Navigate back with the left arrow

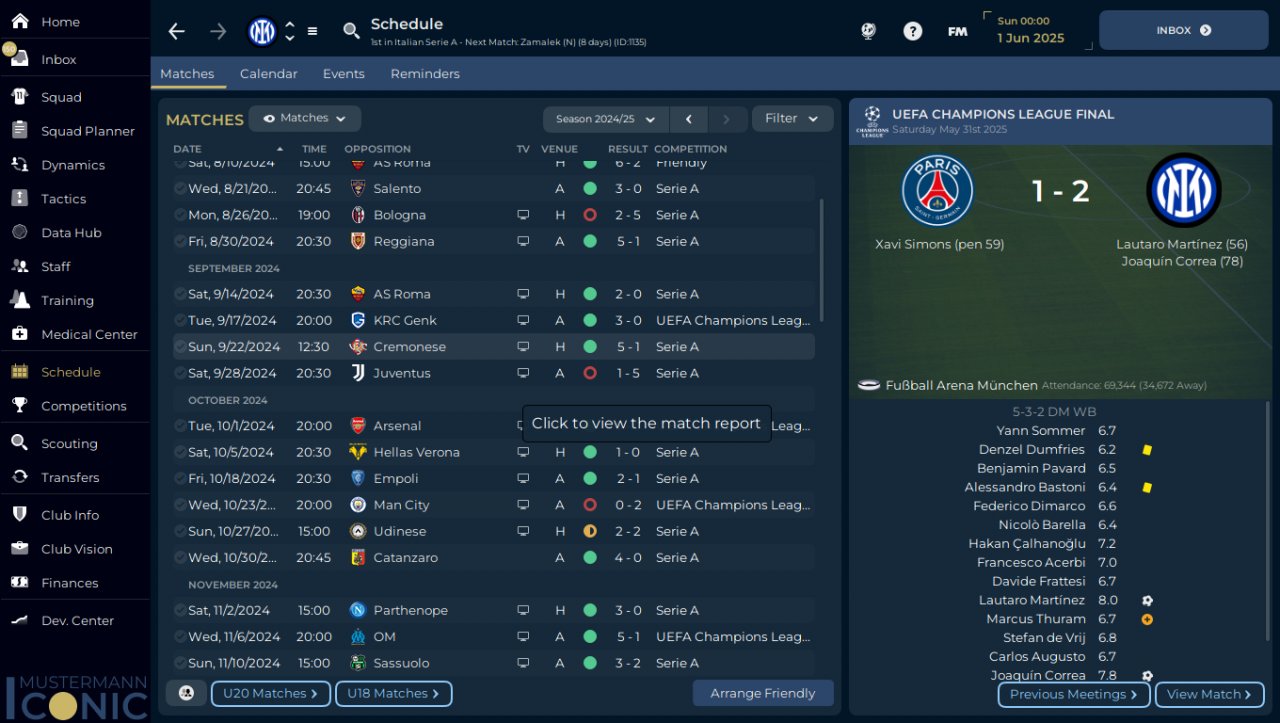pos(177,31)
